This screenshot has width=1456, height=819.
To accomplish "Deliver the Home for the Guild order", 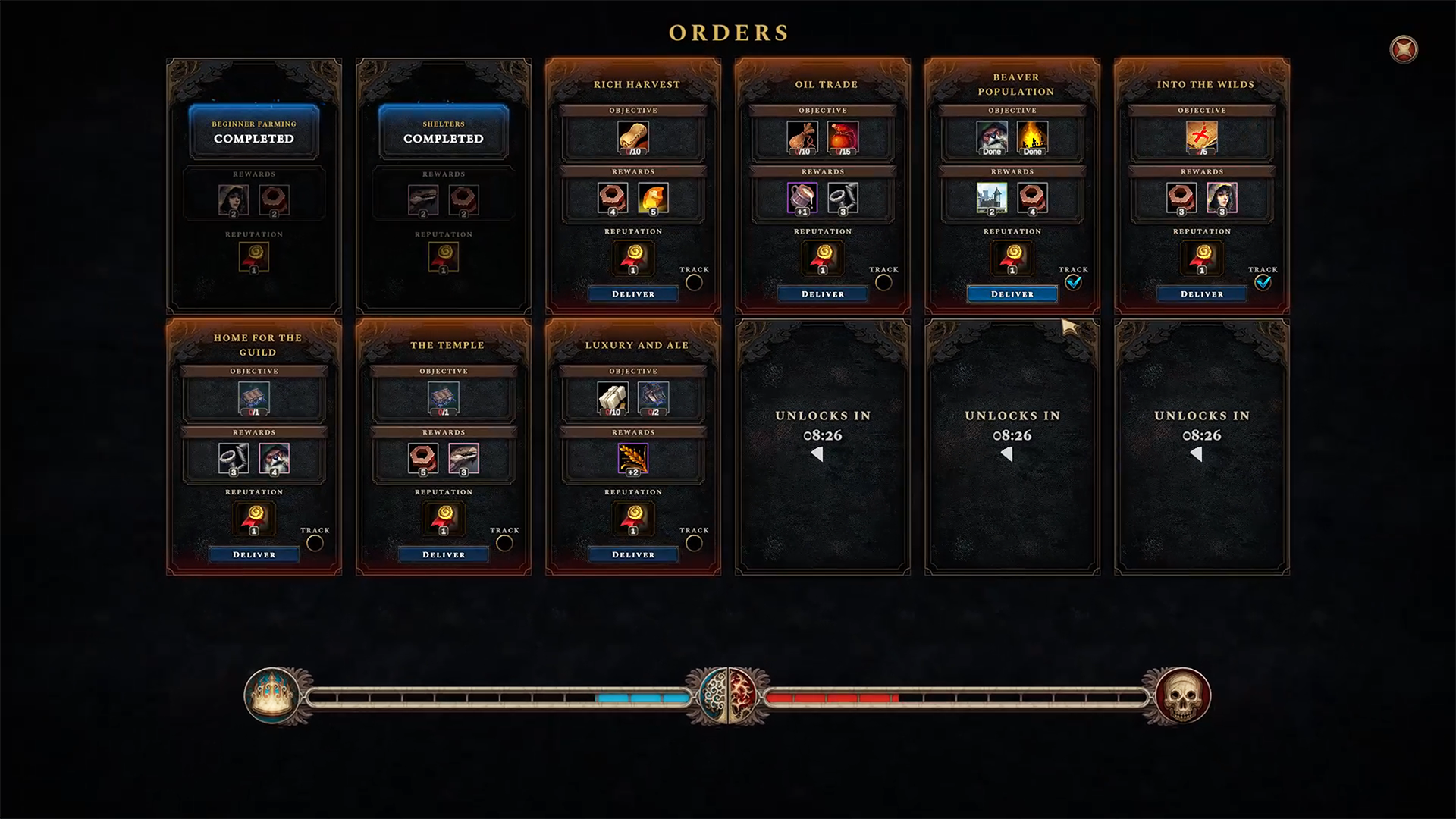I will 254,555.
